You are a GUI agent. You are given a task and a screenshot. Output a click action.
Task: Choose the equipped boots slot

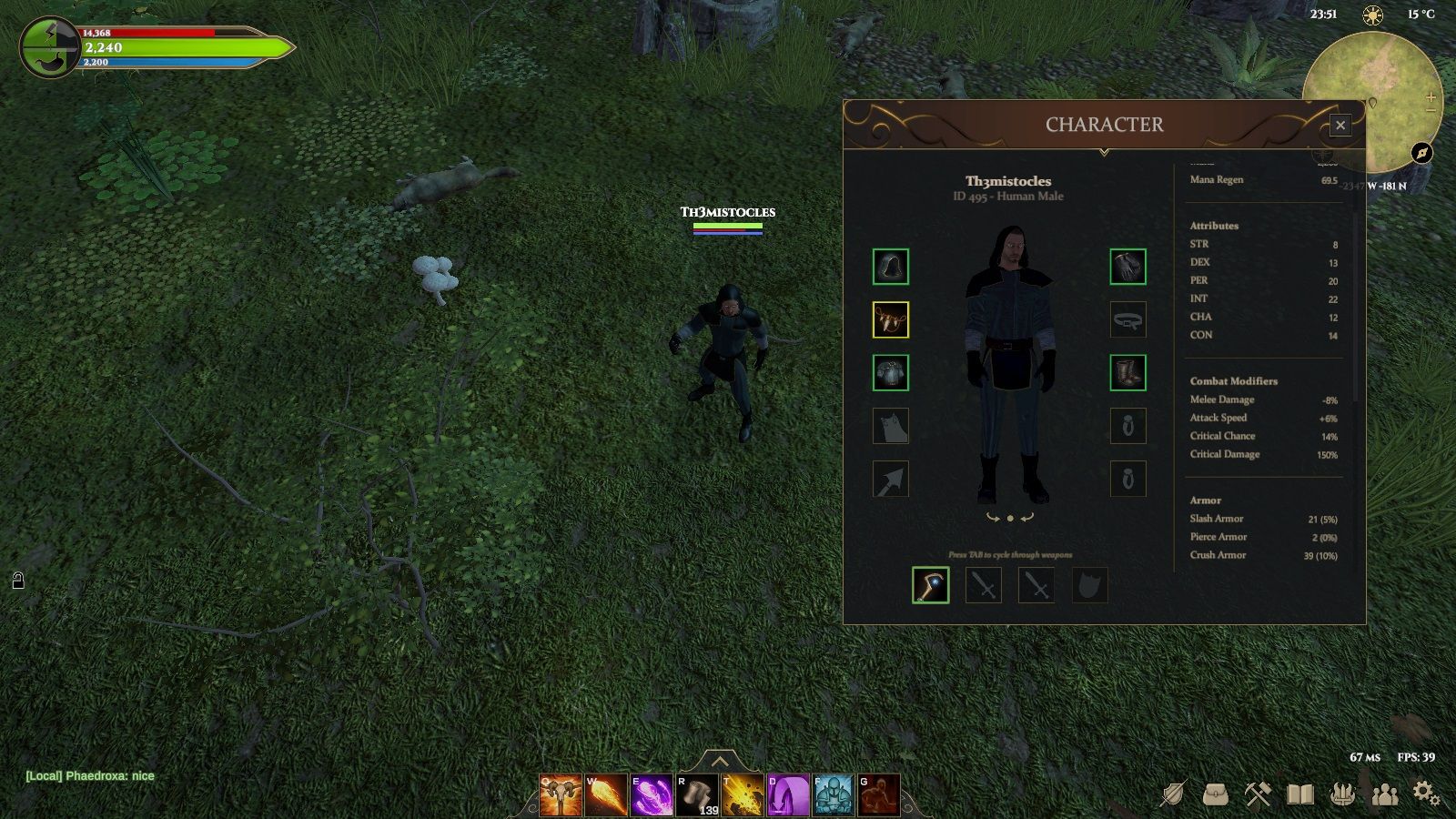click(x=1127, y=372)
